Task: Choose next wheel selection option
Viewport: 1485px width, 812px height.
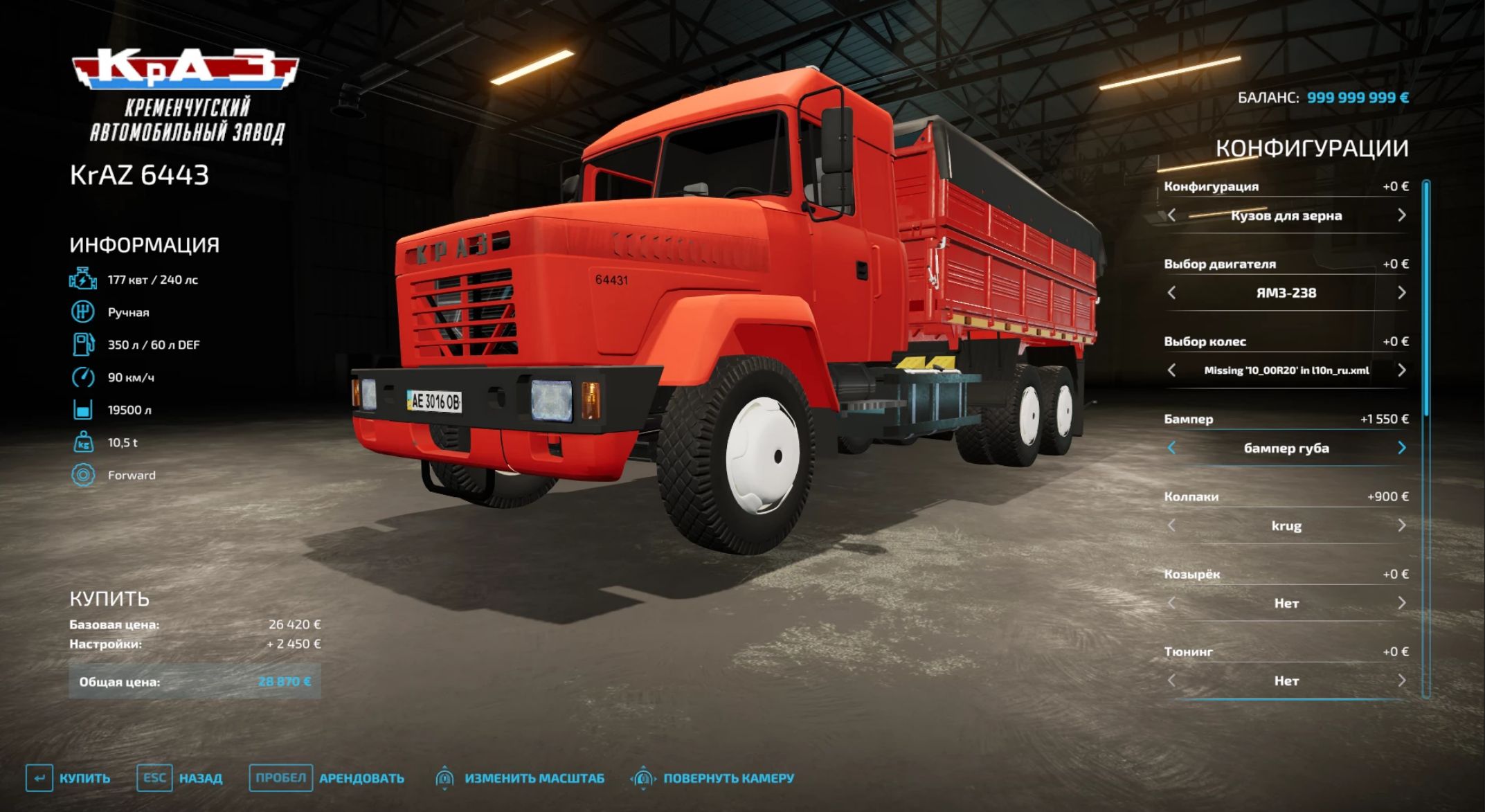Action: 1401,370
